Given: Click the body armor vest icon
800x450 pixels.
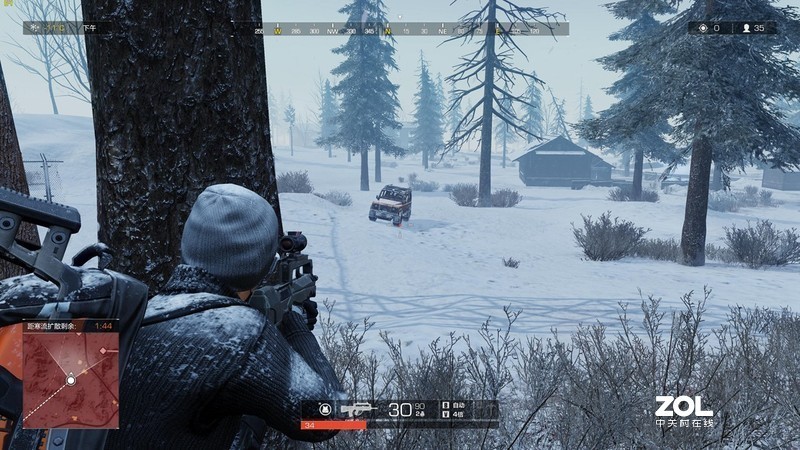Looking at the screenshot, I should (324, 409).
